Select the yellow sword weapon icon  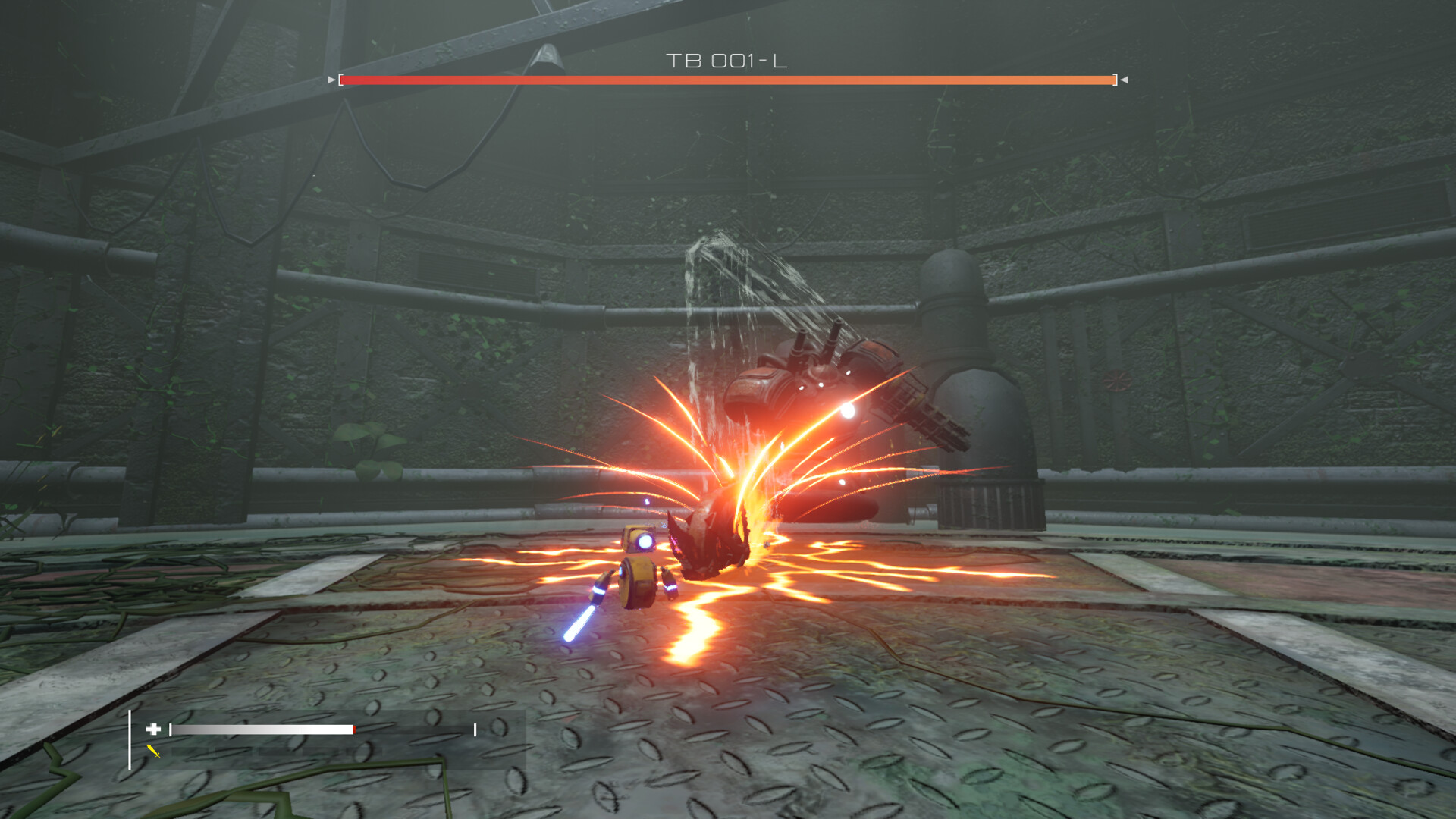153,752
